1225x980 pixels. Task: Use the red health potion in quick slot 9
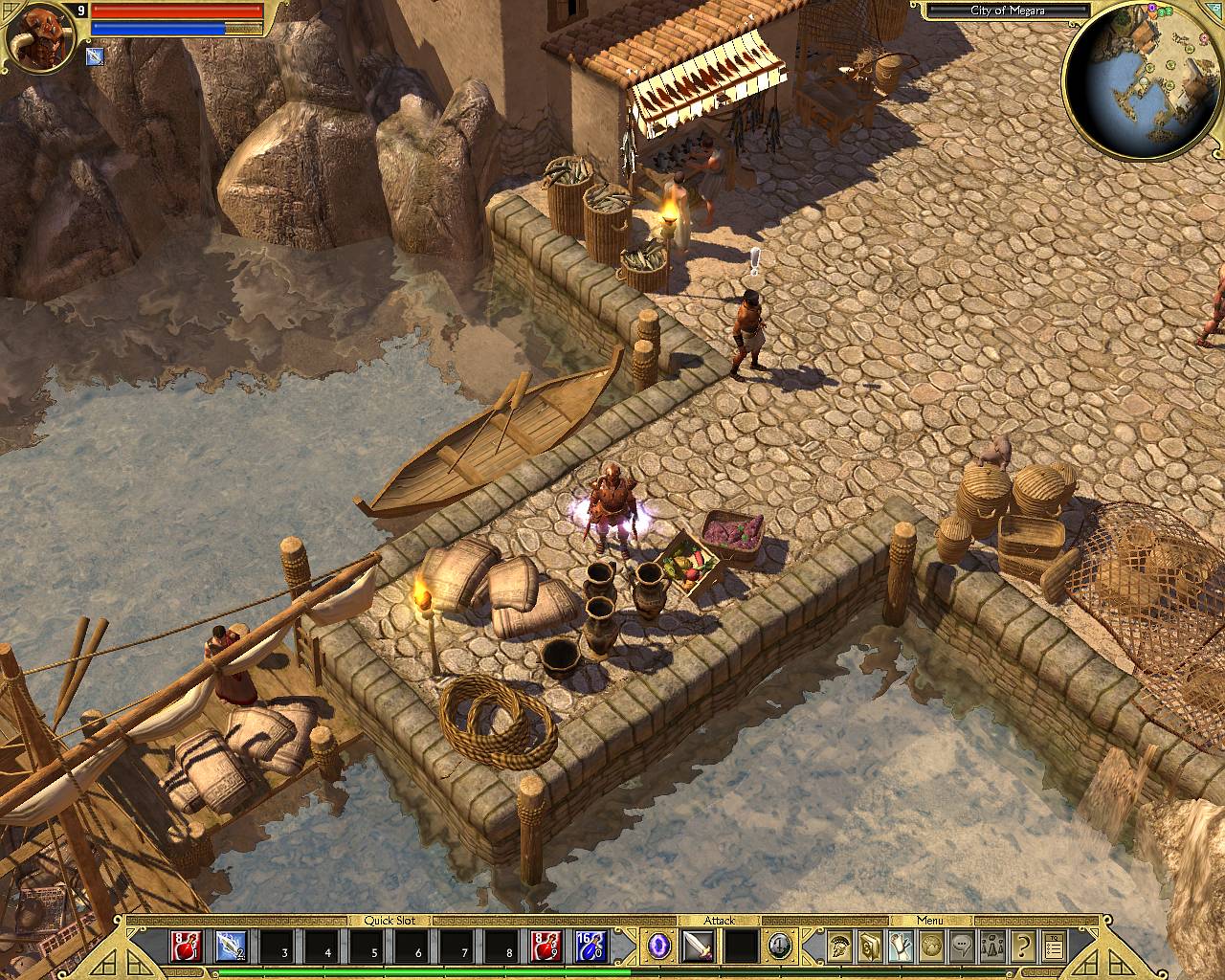pyautogui.click(x=546, y=947)
